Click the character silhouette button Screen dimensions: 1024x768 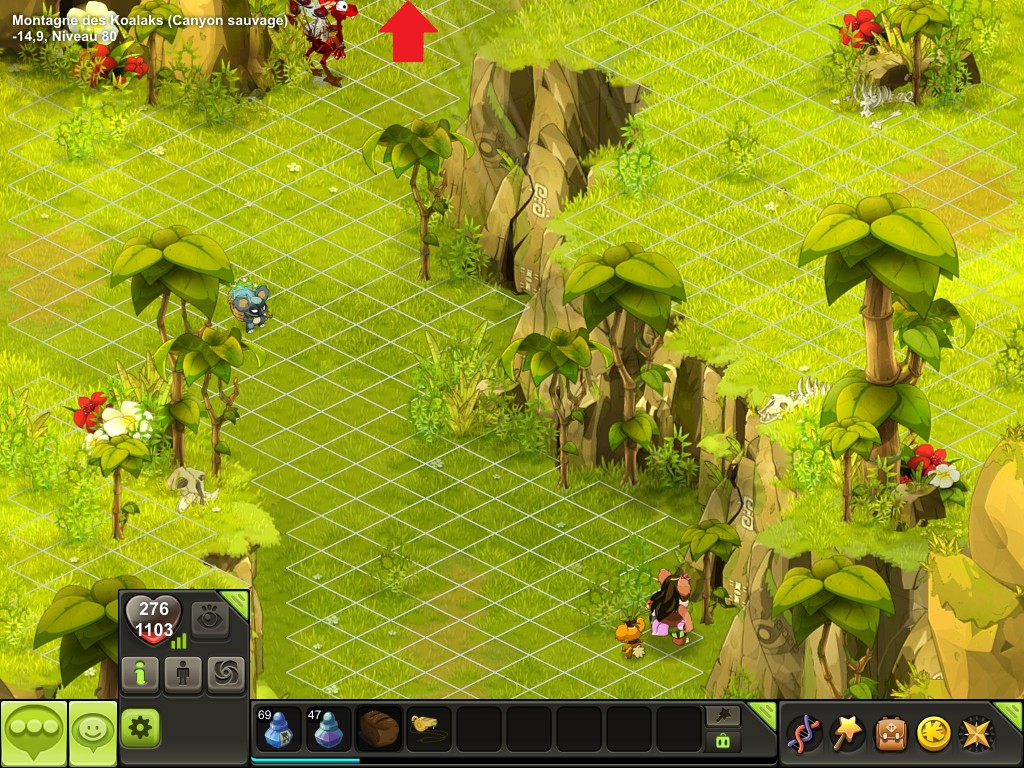click(183, 675)
